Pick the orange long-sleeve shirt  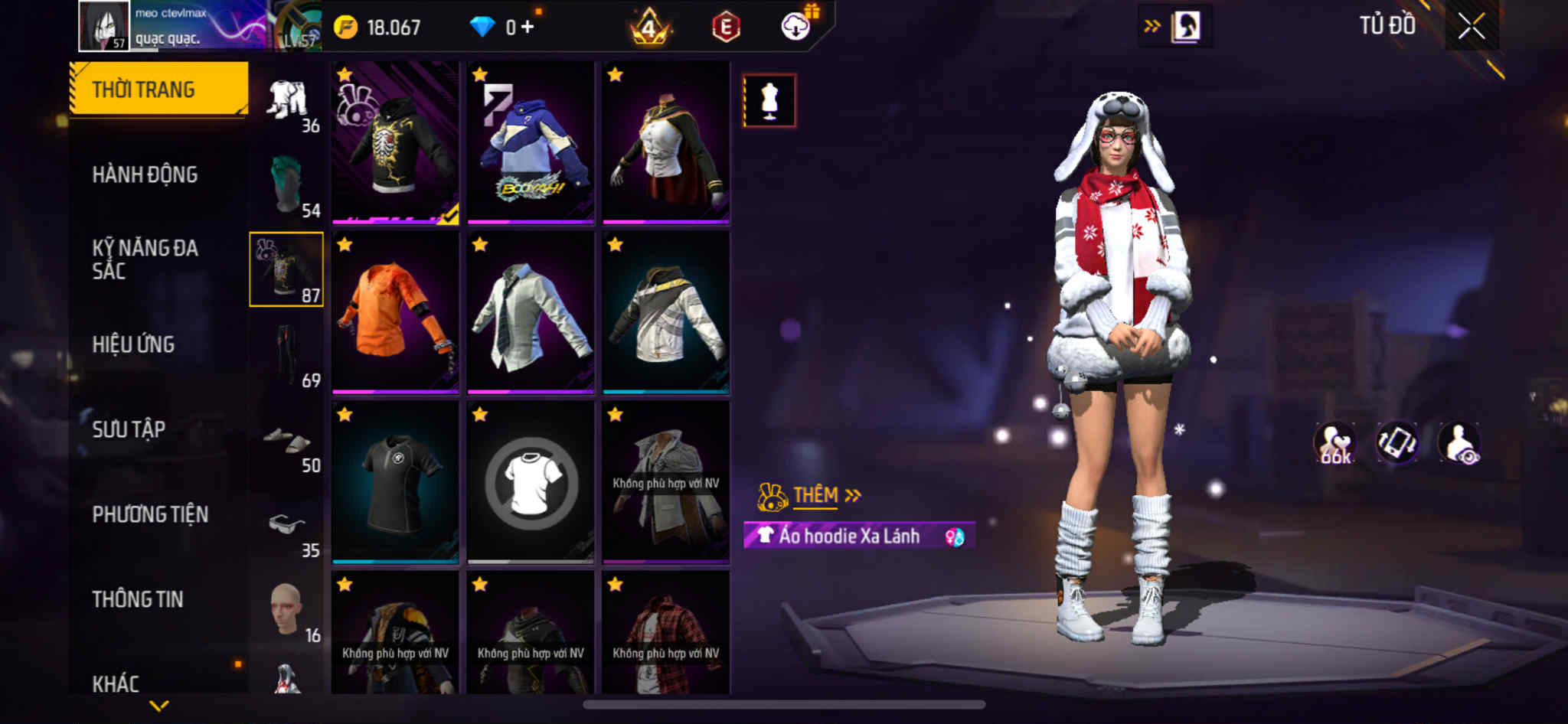click(x=395, y=313)
